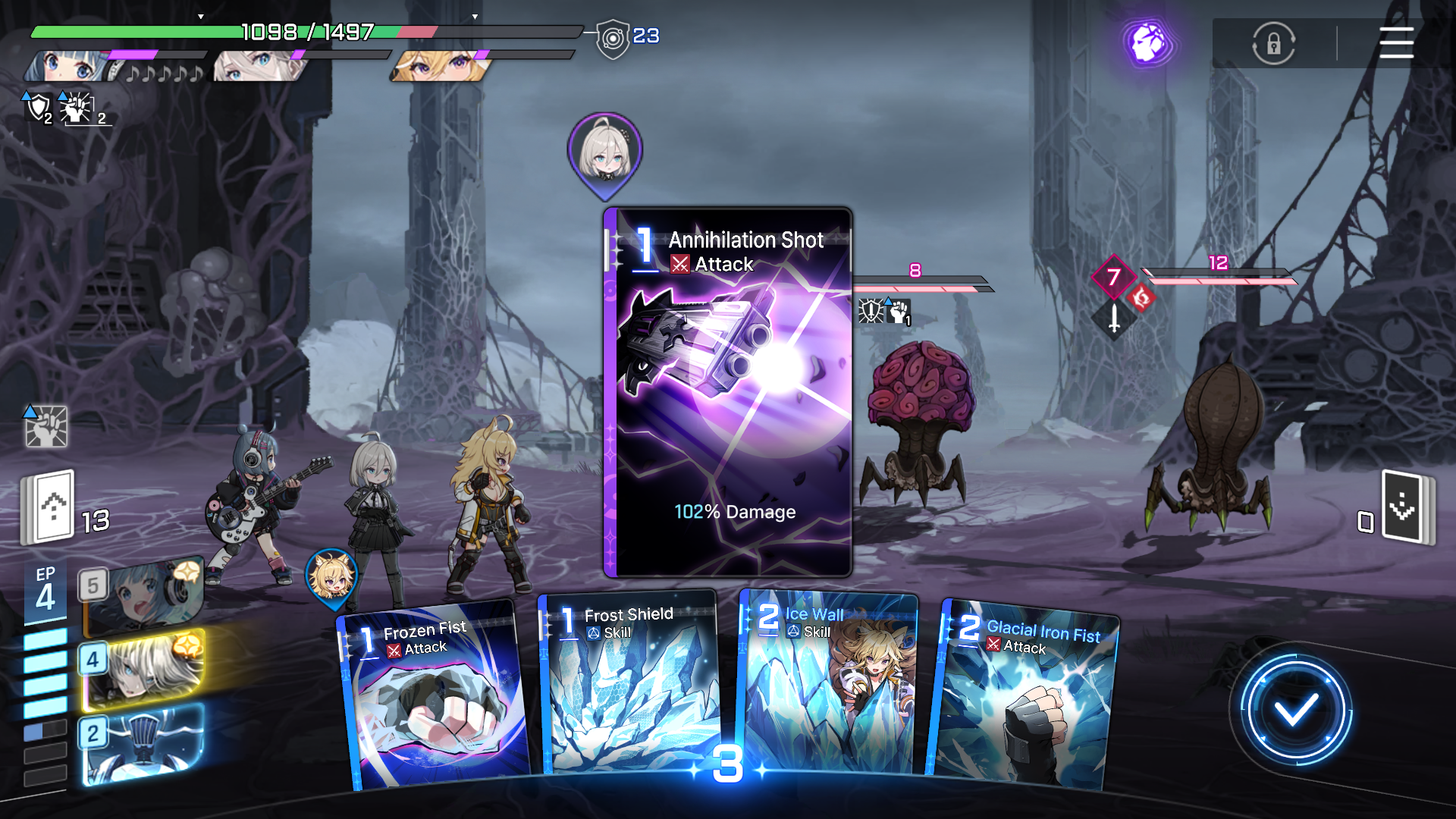1456x819 pixels.
Task: Activate the highlighted cost 4 ego skill
Action: pos(143,669)
